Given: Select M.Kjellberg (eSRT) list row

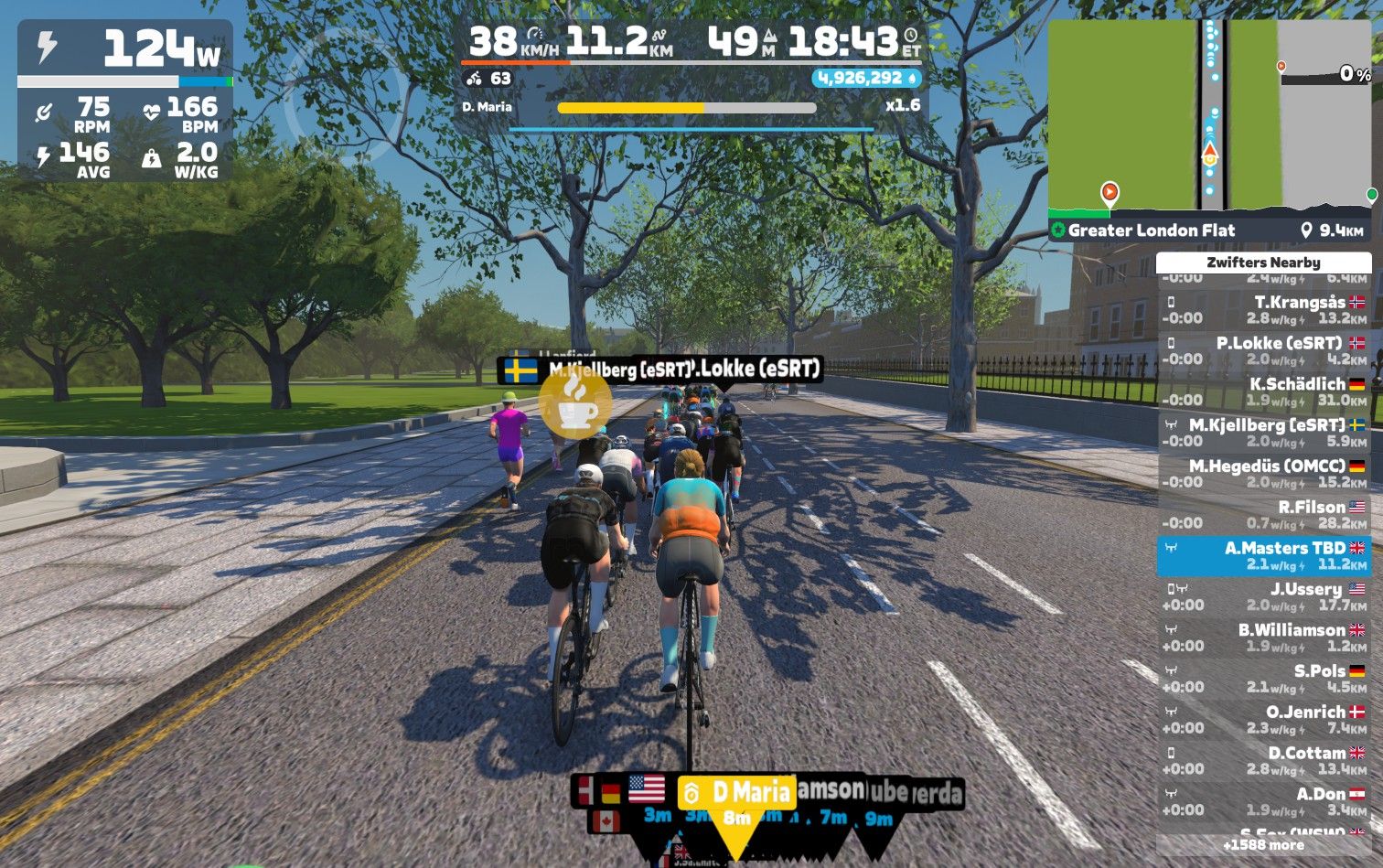Looking at the screenshot, I should tap(1264, 433).
